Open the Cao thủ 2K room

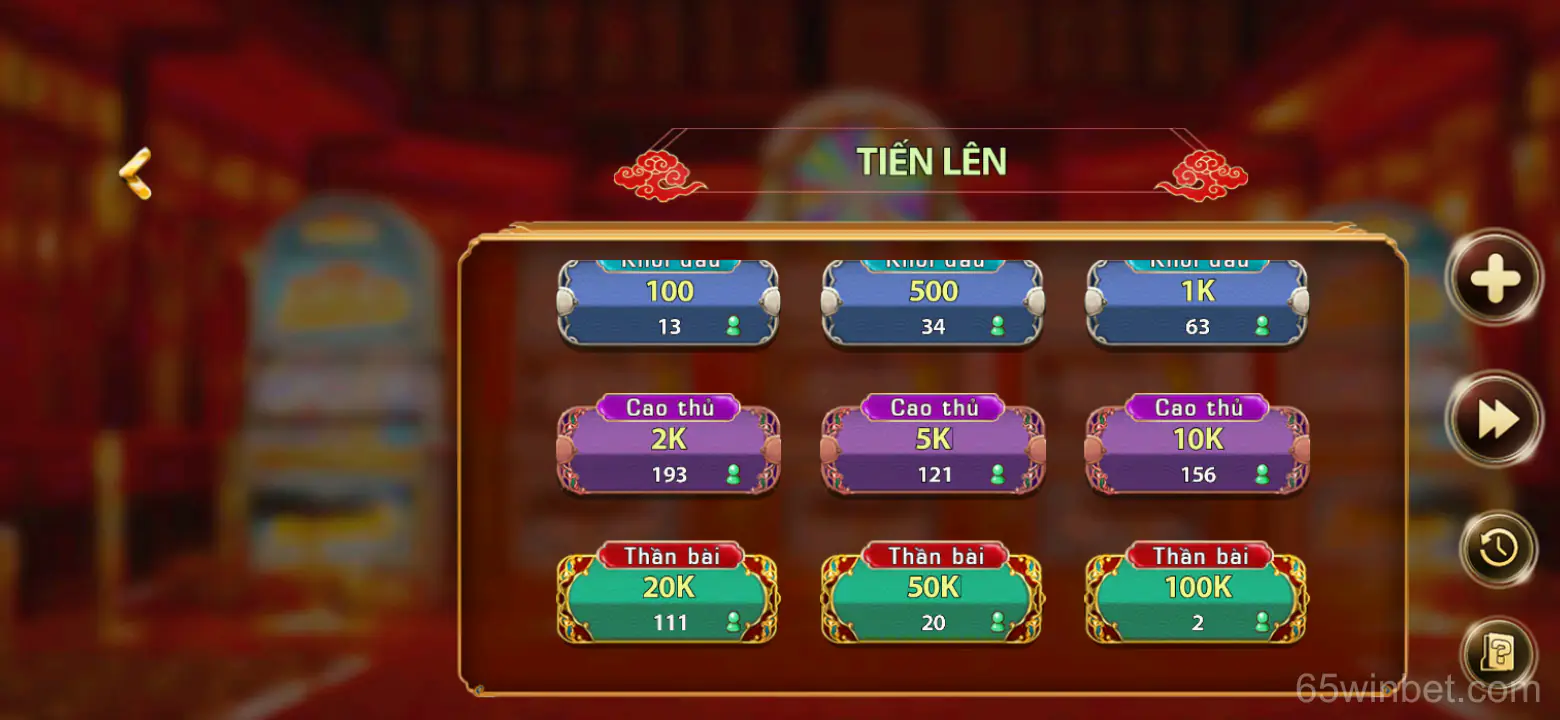pyautogui.click(x=668, y=445)
